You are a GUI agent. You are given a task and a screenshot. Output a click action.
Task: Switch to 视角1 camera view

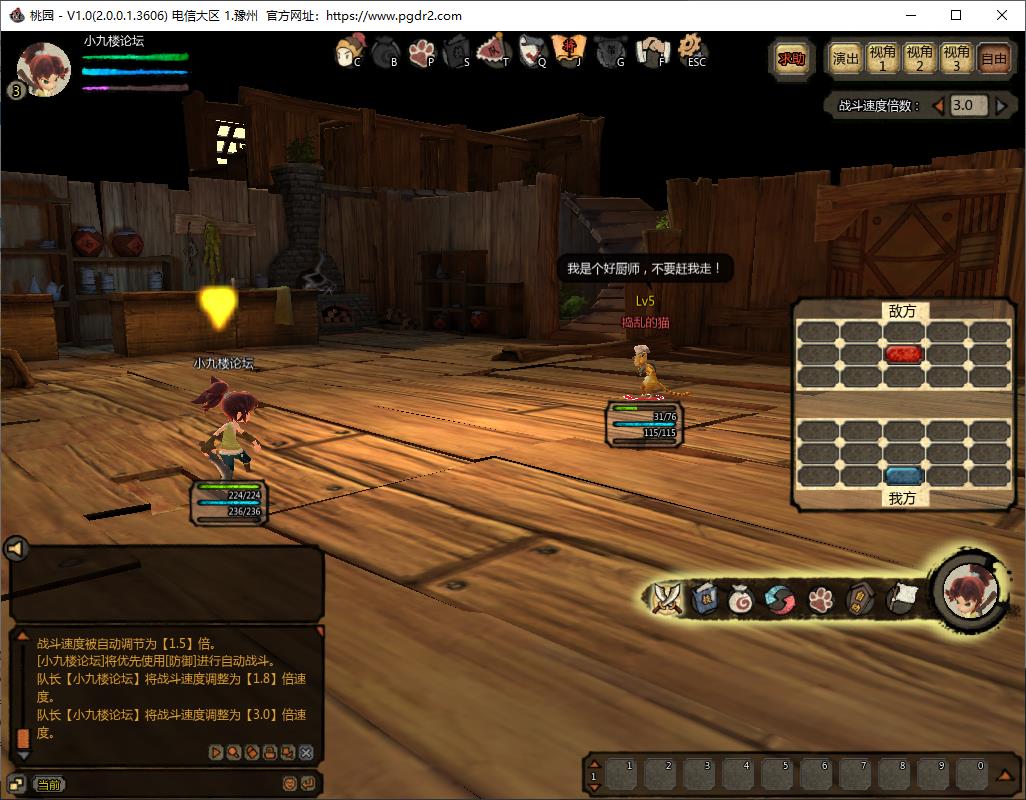(x=882, y=59)
